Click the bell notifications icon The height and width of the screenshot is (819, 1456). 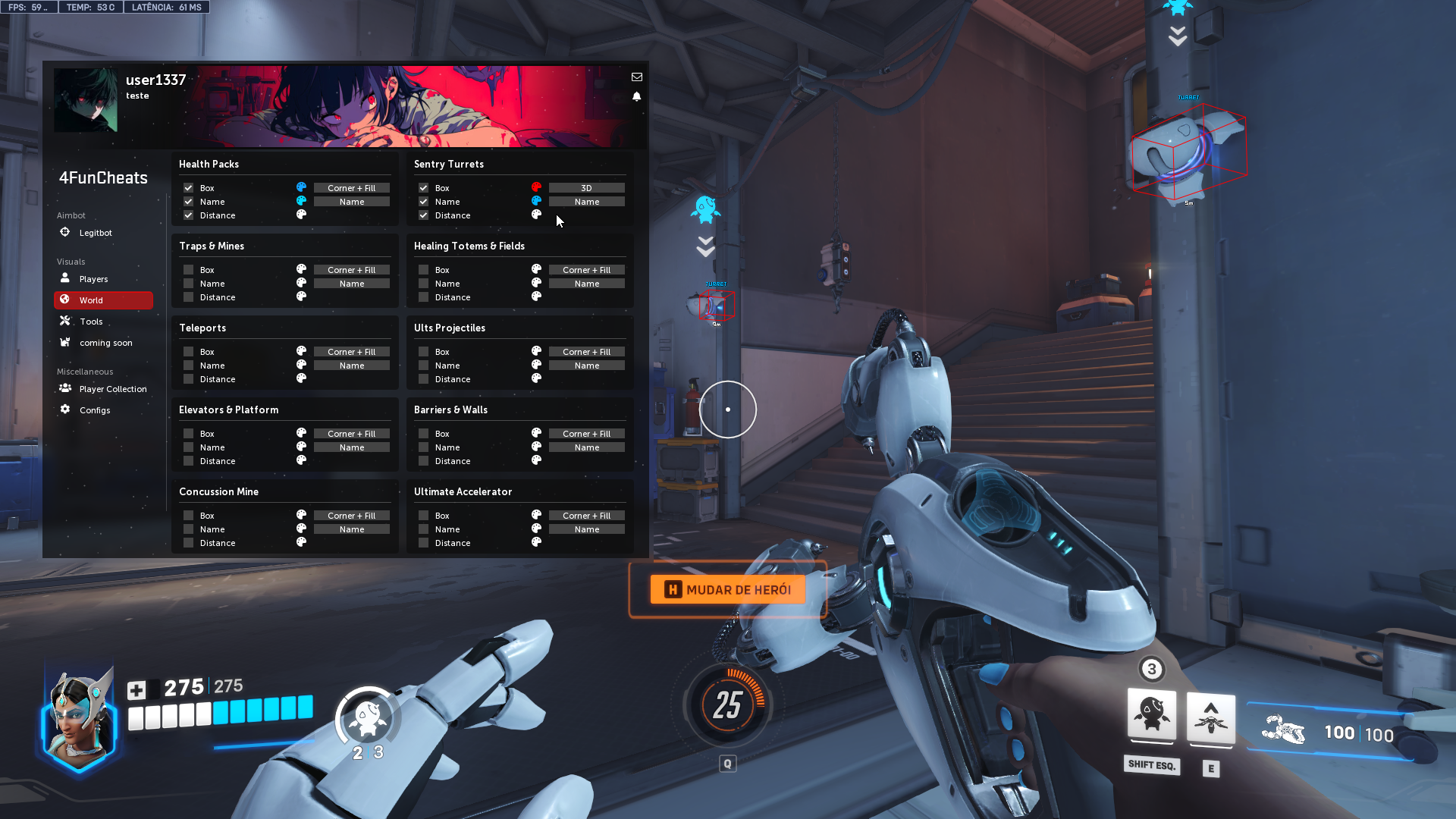(x=637, y=97)
